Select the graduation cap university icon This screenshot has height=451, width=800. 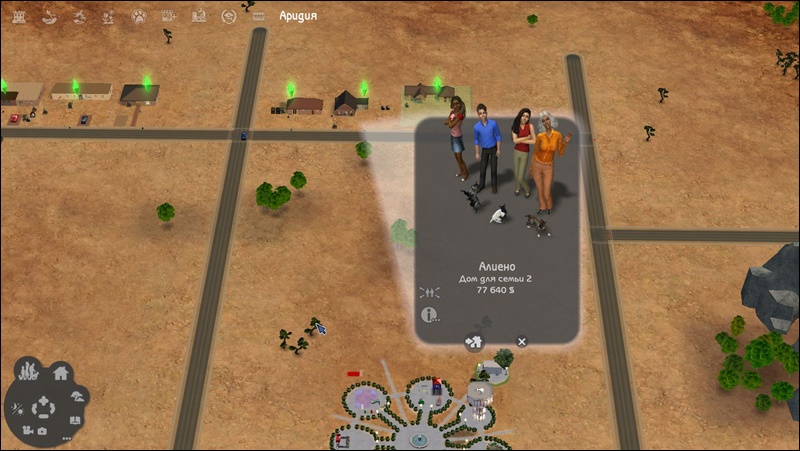tap(229, 16)
